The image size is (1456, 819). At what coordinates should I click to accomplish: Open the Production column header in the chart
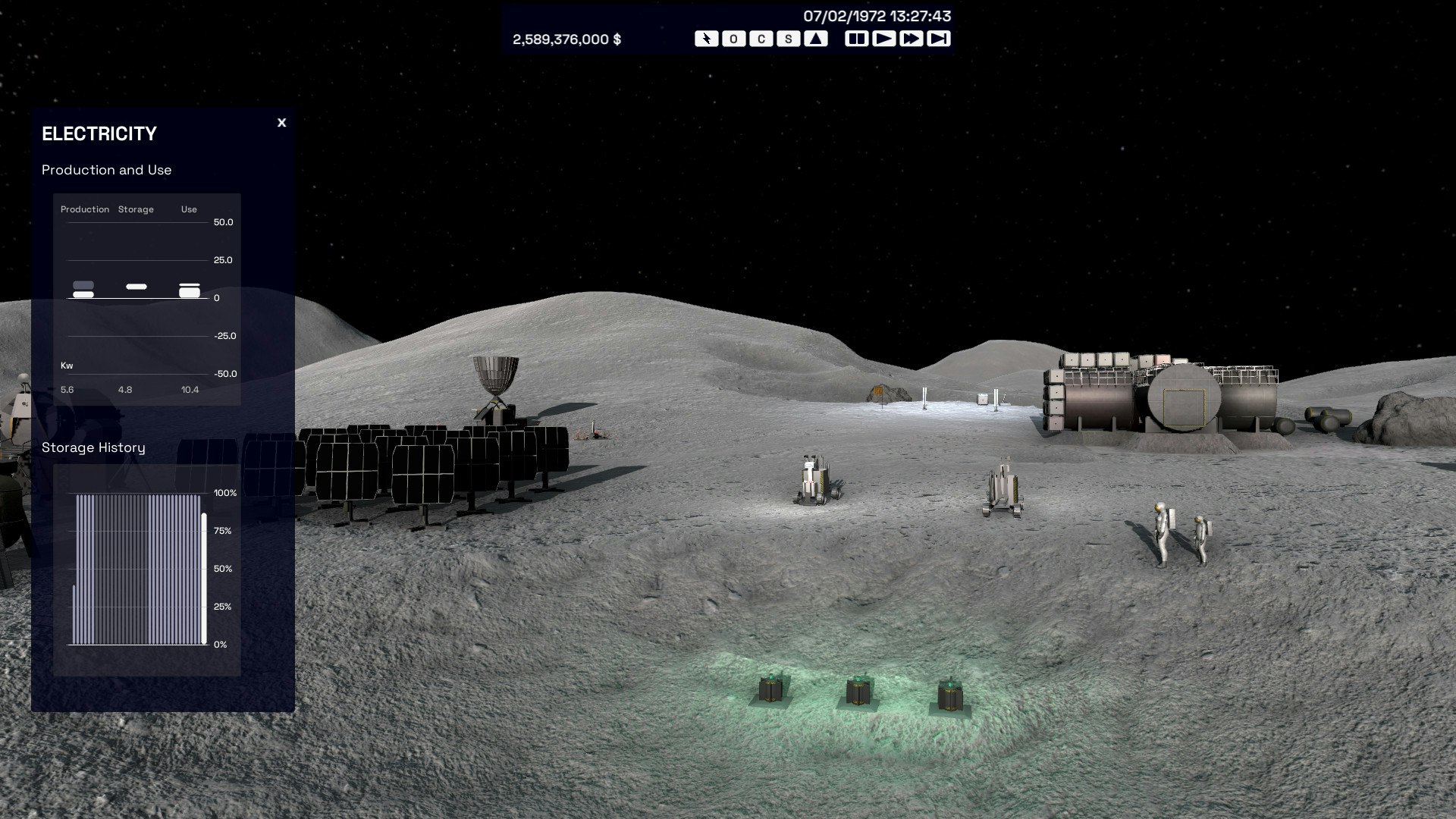(86, 209)
